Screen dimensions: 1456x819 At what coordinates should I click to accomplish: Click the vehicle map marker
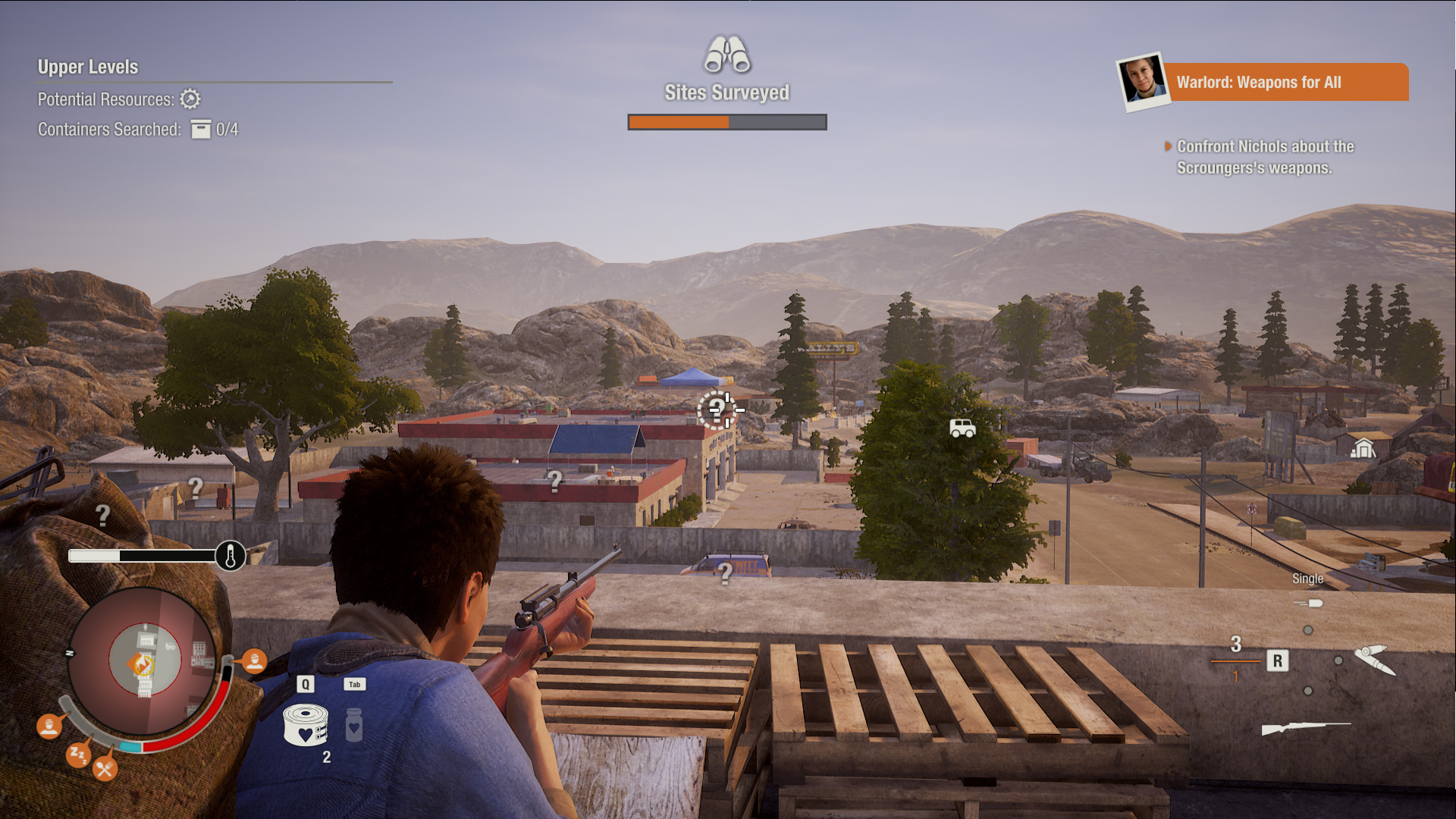(962, 428)
